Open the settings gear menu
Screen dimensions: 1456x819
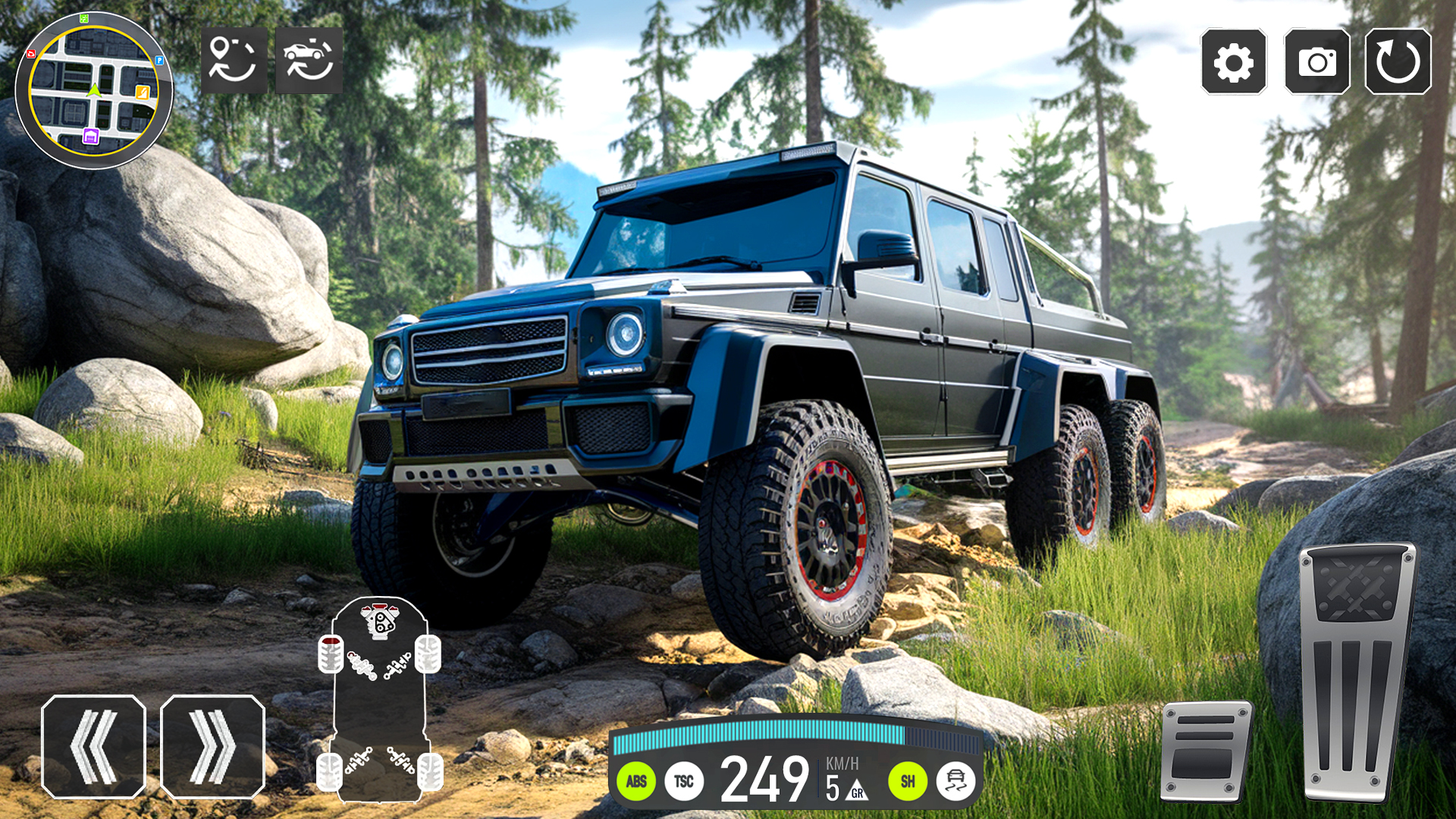click(x=1232, y=61)
